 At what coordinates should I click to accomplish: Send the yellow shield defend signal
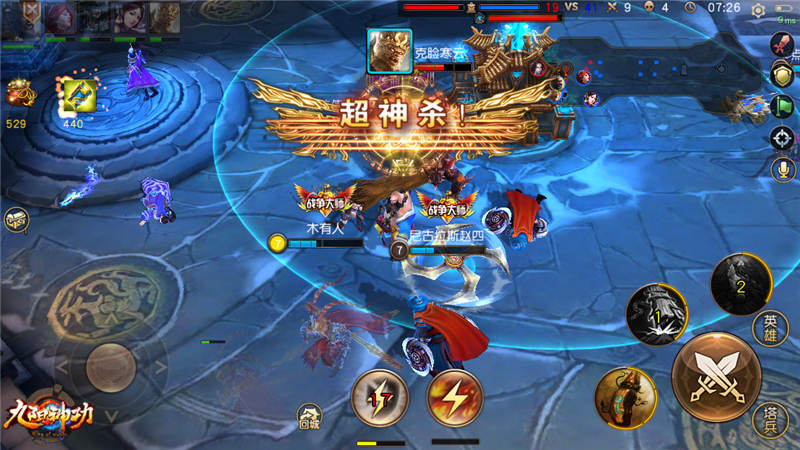pos(782,74)
